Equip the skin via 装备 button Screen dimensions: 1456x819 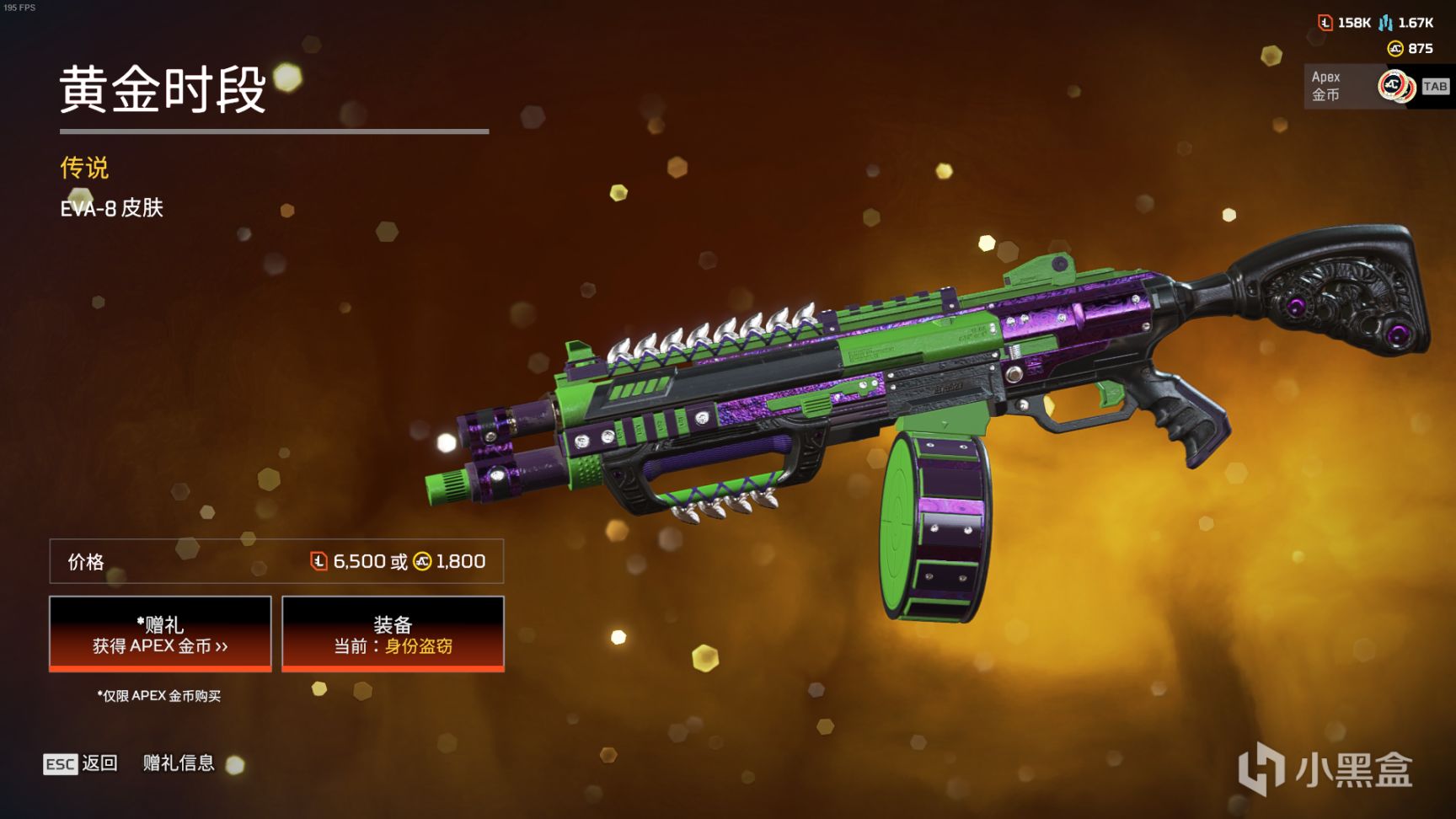393,634
